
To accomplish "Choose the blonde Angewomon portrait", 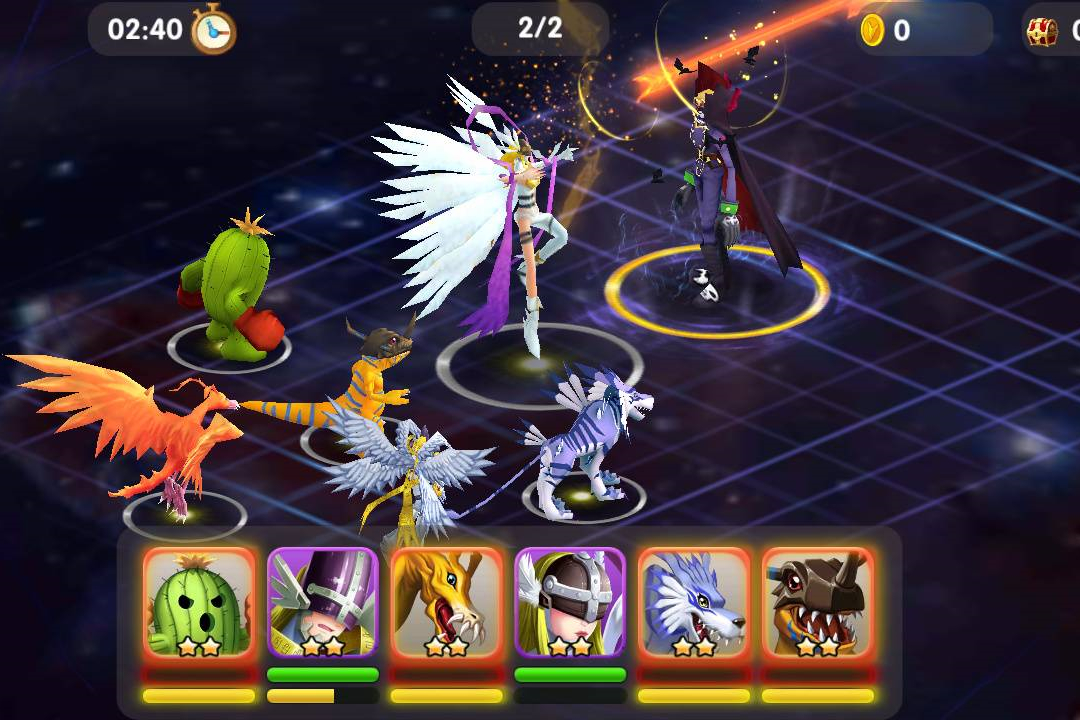I will (x=570, y=603).
